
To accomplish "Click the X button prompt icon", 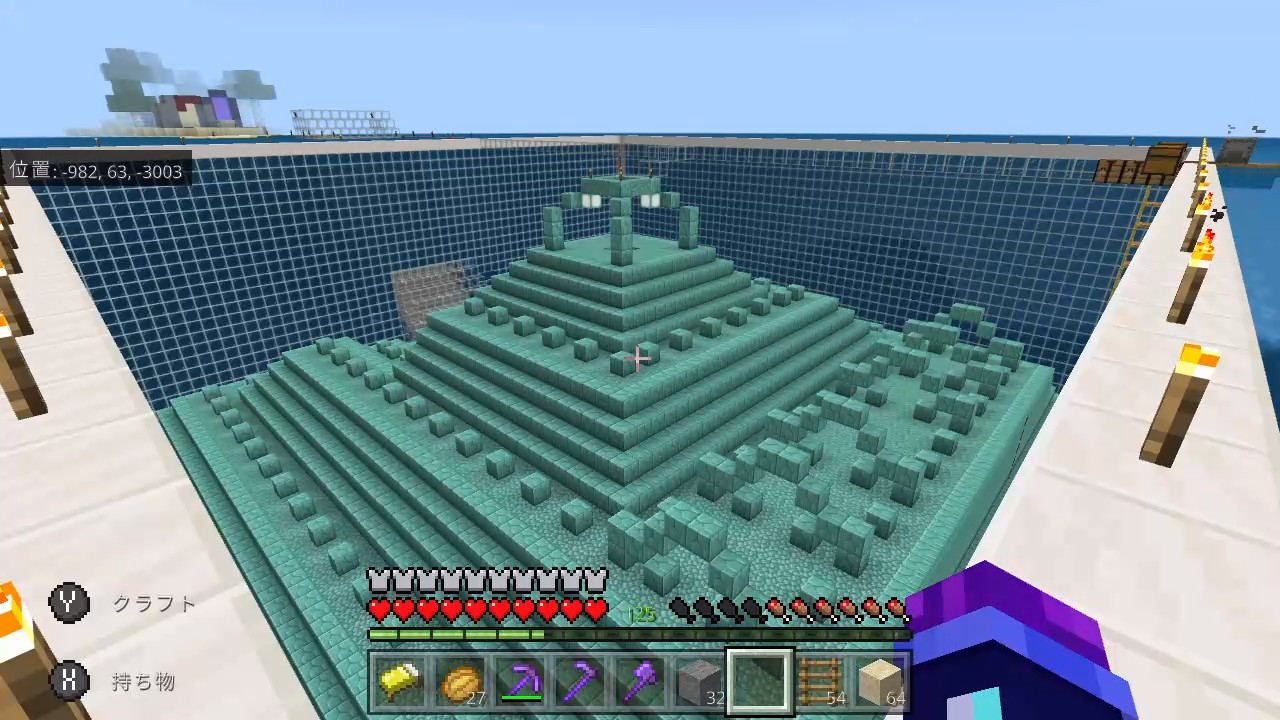I will (x=68, y=681).
